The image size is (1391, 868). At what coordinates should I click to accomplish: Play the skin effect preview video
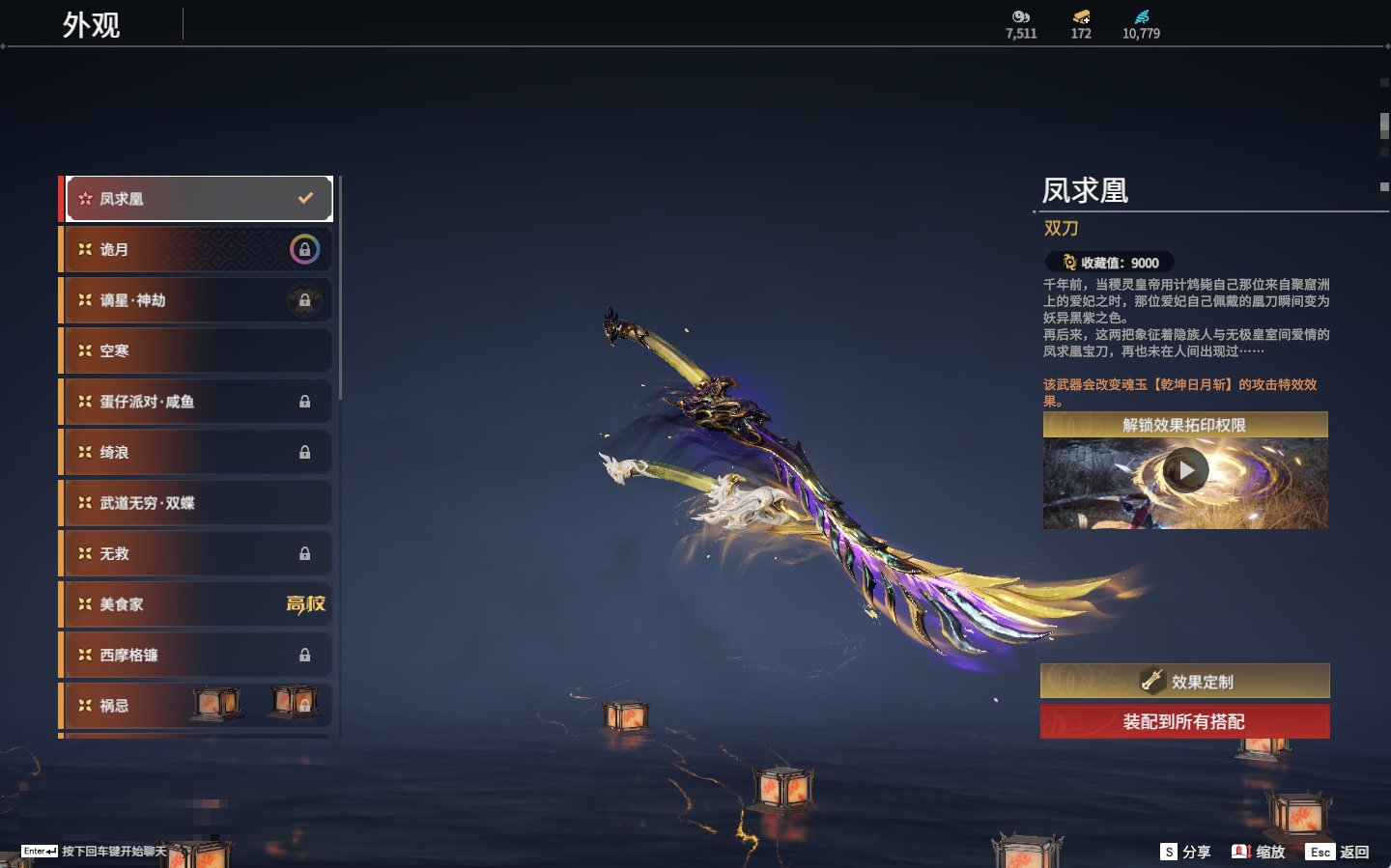point(1185,471)
